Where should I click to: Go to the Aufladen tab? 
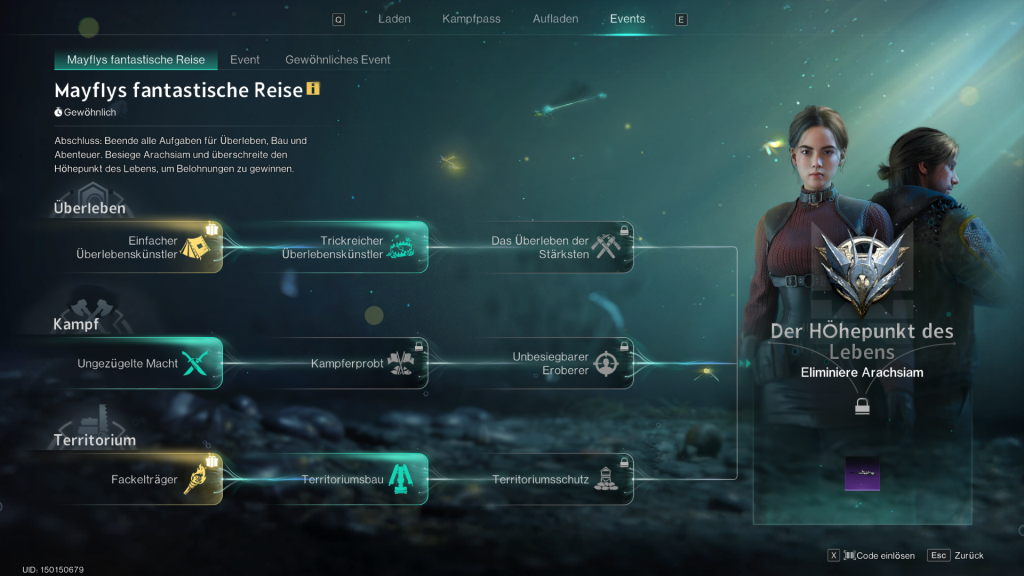(x=555, y=19)
